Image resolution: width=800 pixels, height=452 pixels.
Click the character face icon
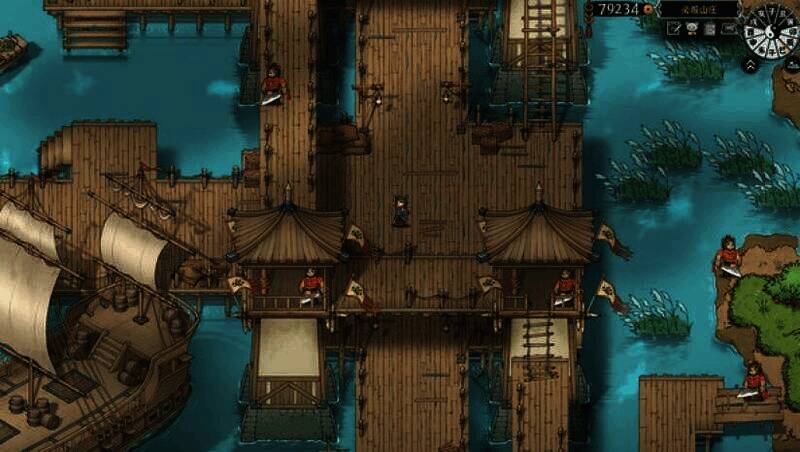point(692,29)
